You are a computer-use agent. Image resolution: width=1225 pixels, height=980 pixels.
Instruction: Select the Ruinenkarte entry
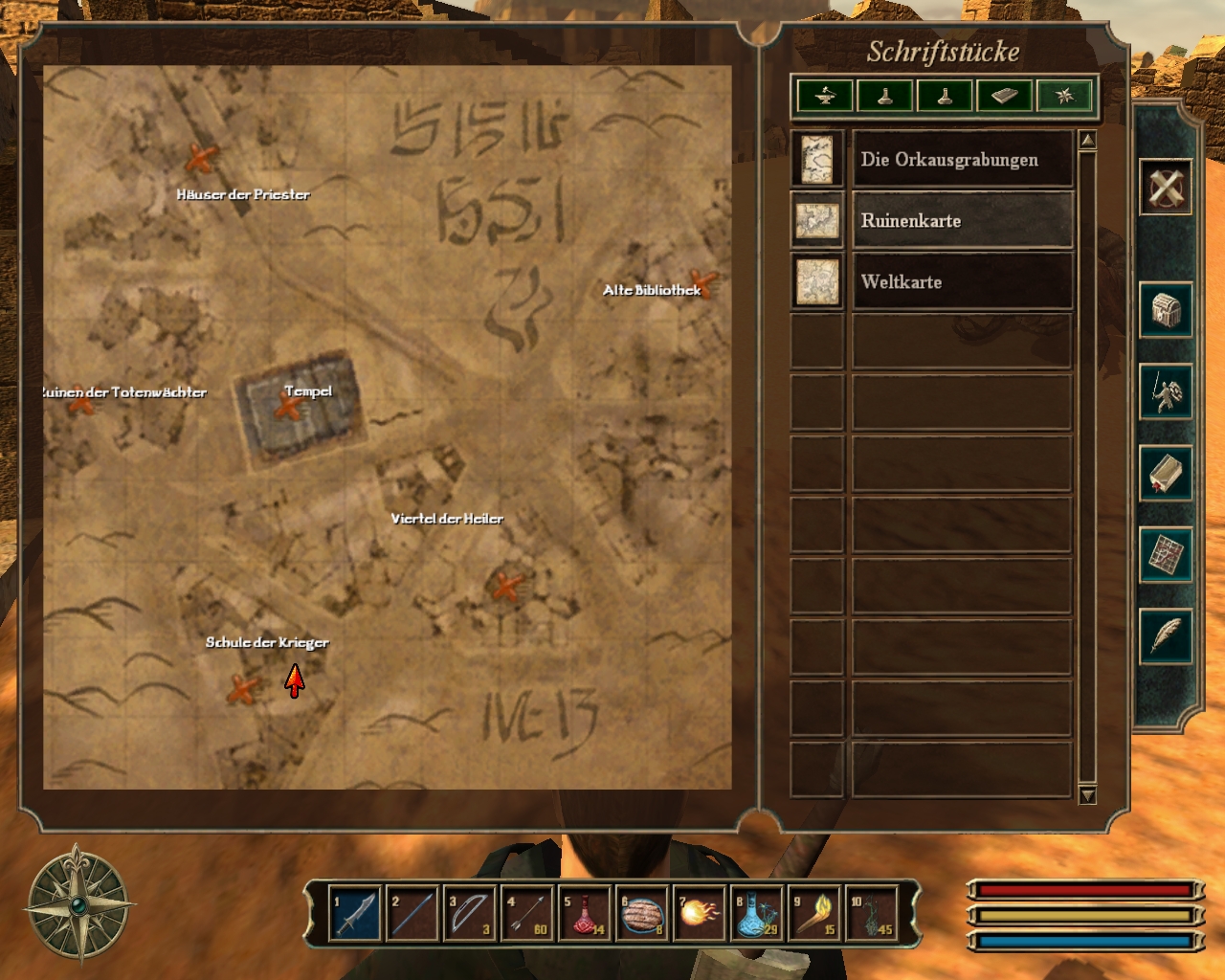(x=961, y=221)
